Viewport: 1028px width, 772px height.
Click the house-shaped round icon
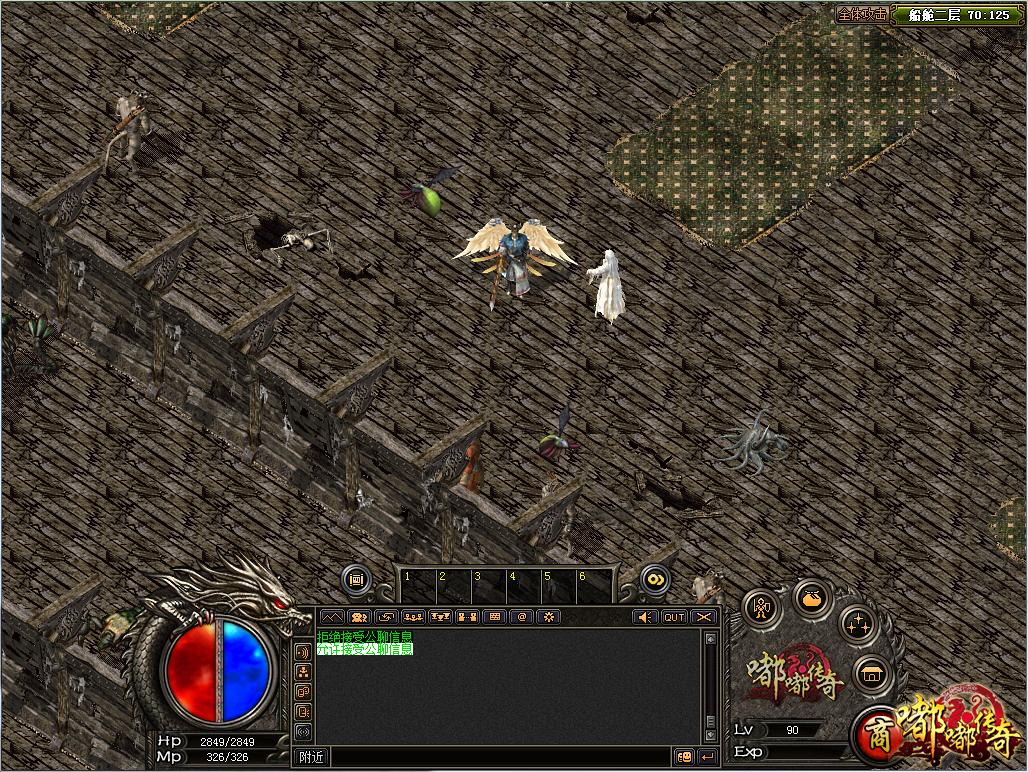click(872, 674)
